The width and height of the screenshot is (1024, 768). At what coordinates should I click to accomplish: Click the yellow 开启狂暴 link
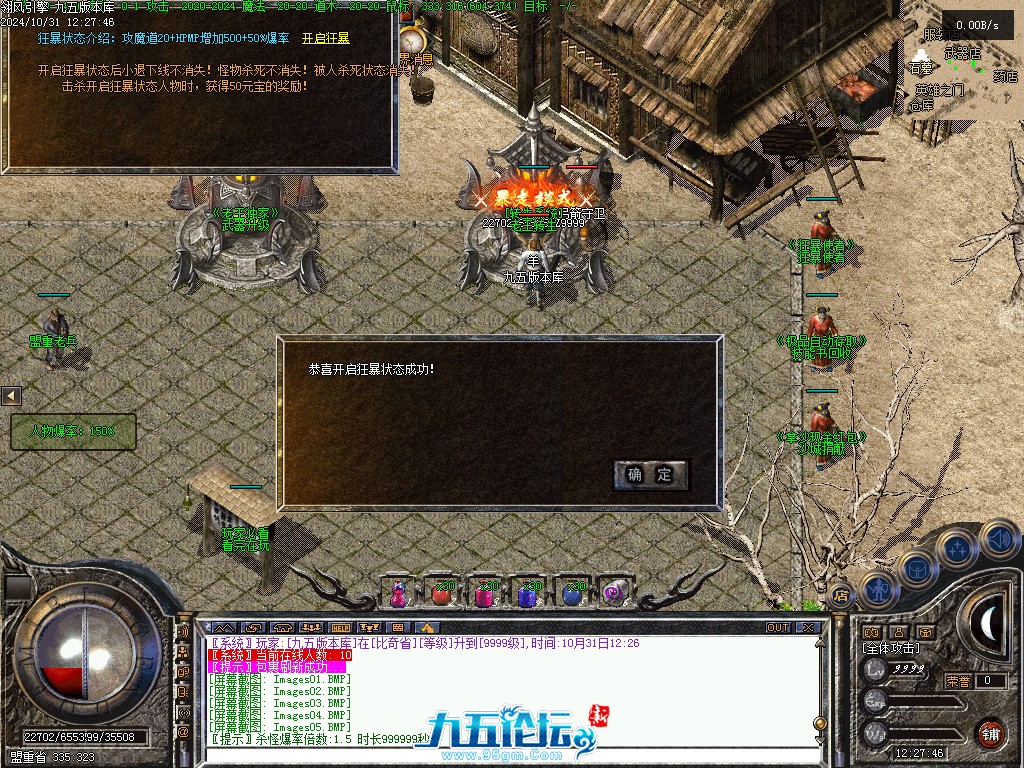pyautogui.click(x=325, y=38)
